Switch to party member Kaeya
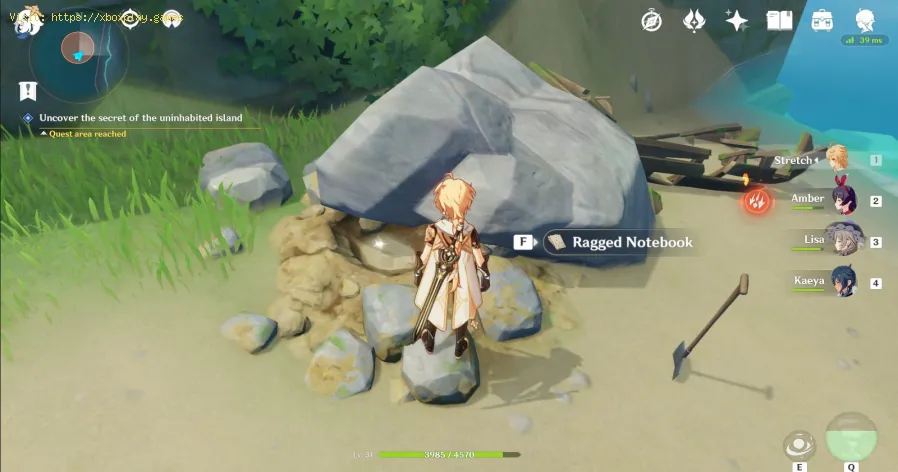The height and width of the screenshot is (472, 898). click(x=845, y=282)
